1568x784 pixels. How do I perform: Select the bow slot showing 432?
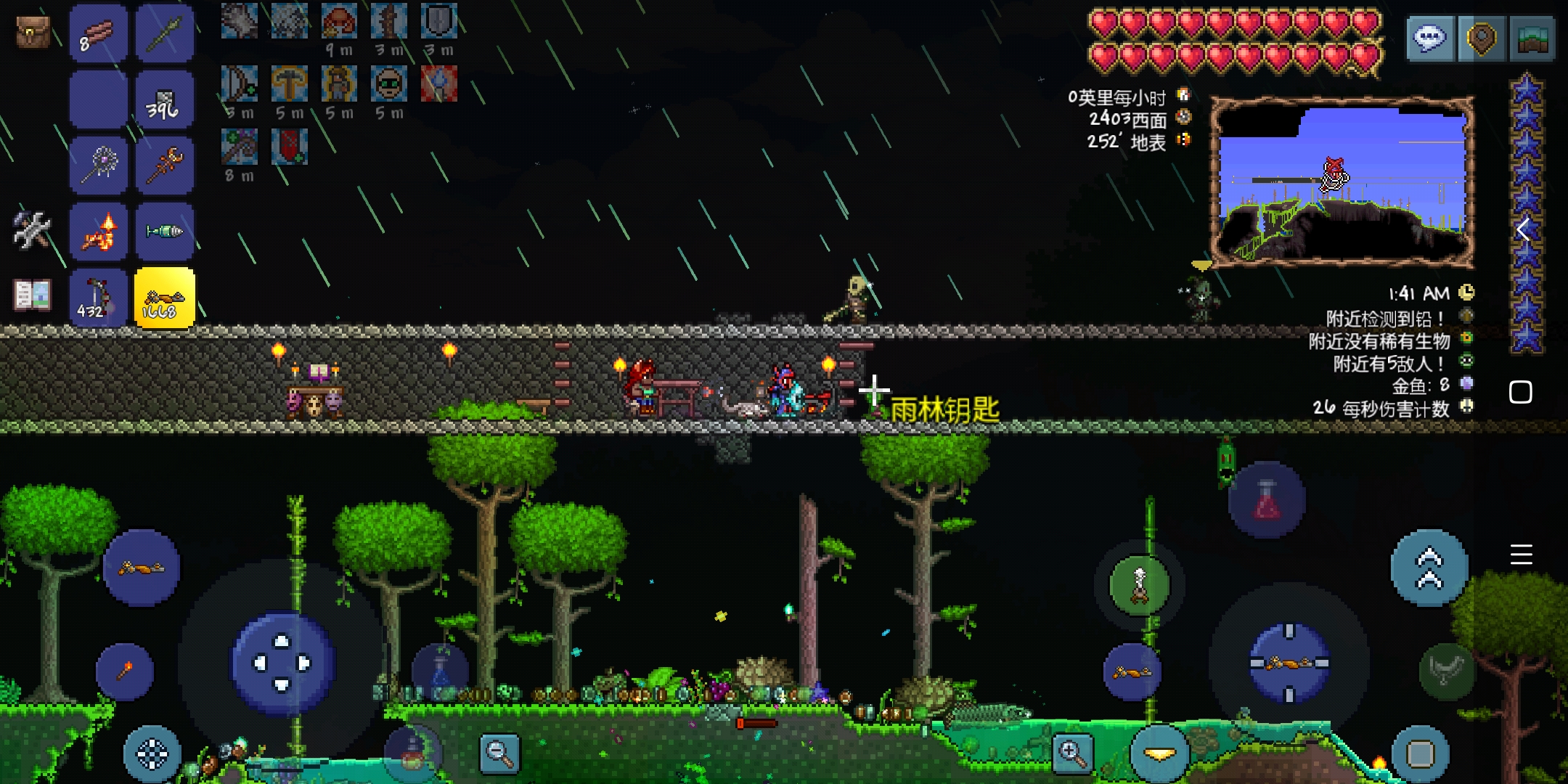pos(98,298)
